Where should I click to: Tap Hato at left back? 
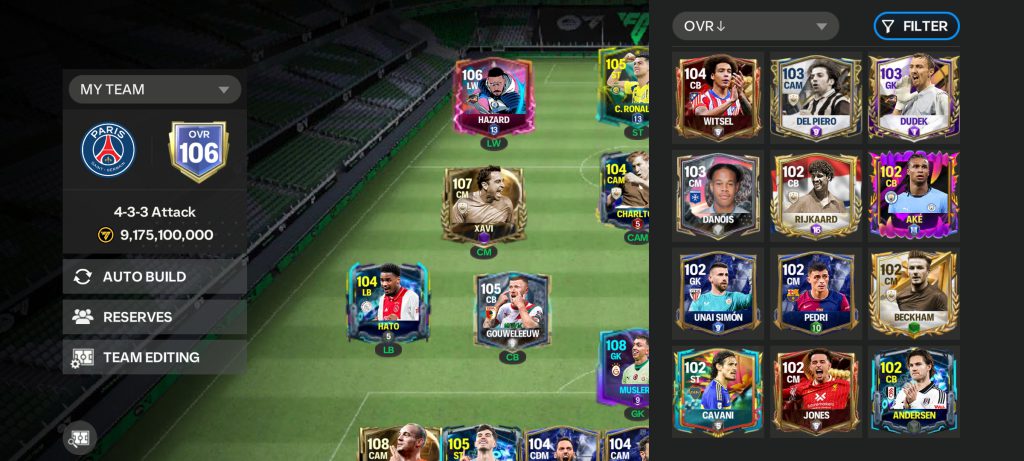388,302
